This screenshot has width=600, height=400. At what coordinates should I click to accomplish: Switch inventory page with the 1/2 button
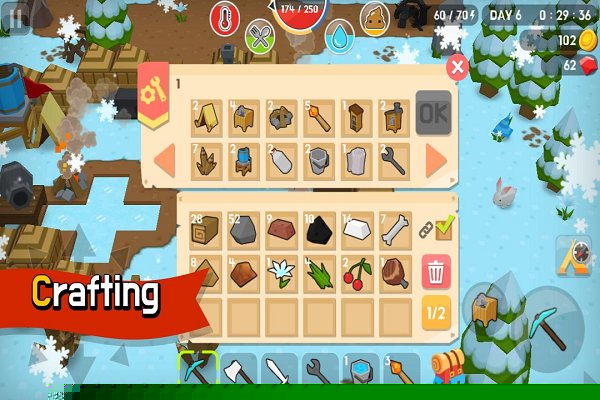[x=435, y=312]
